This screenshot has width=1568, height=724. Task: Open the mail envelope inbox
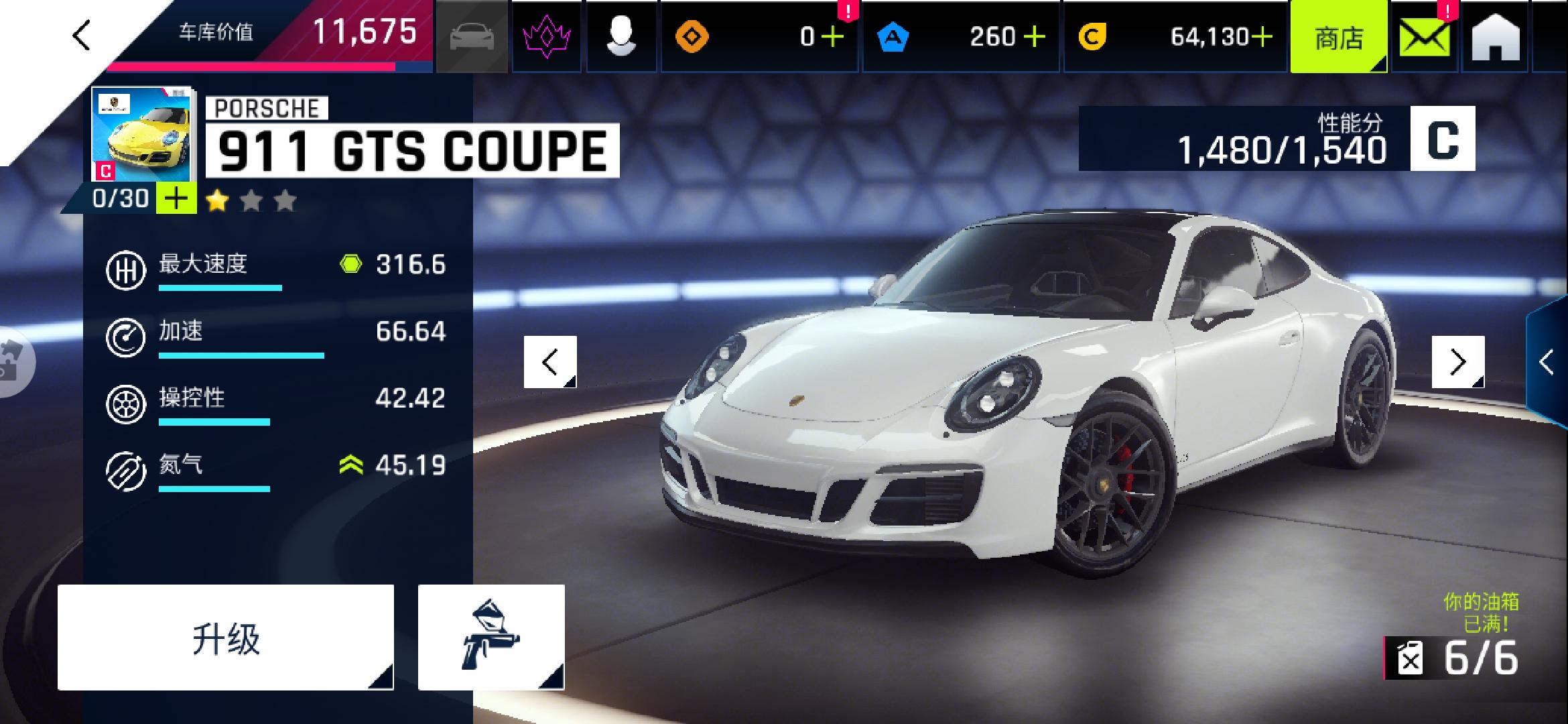tap(1425, 38)
